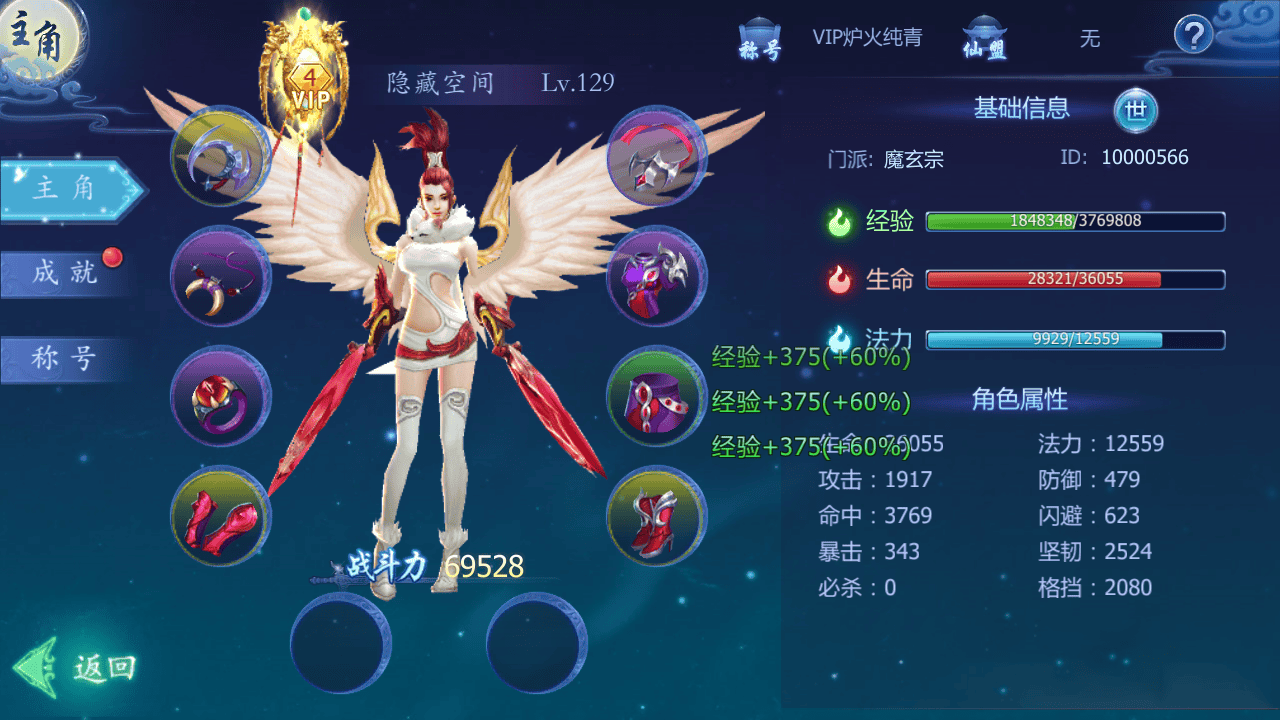Open the 称号 title icon at the top
This screenshot has width=1280, height=720.
[x=758, y=35]
